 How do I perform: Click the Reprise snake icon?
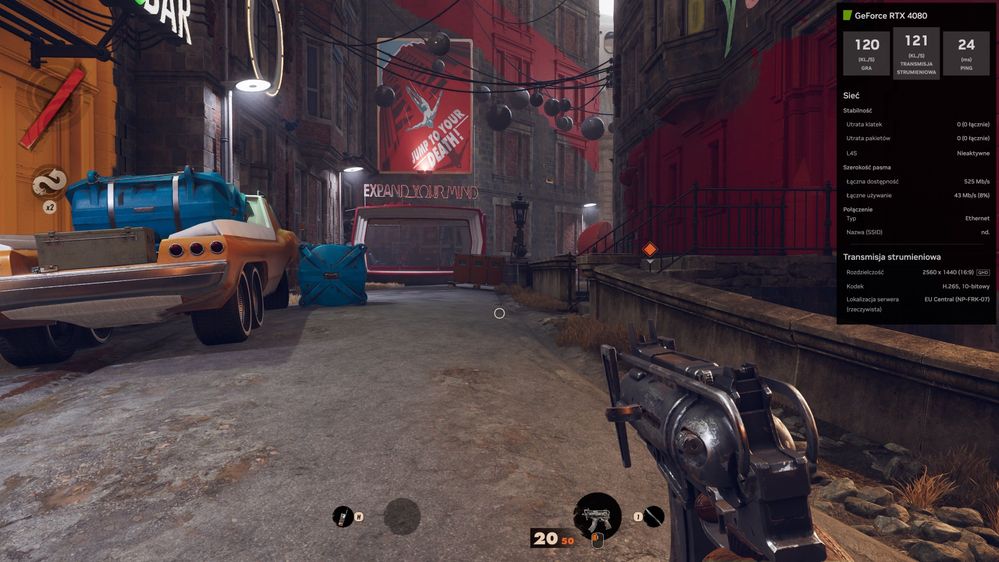(48, 182)
